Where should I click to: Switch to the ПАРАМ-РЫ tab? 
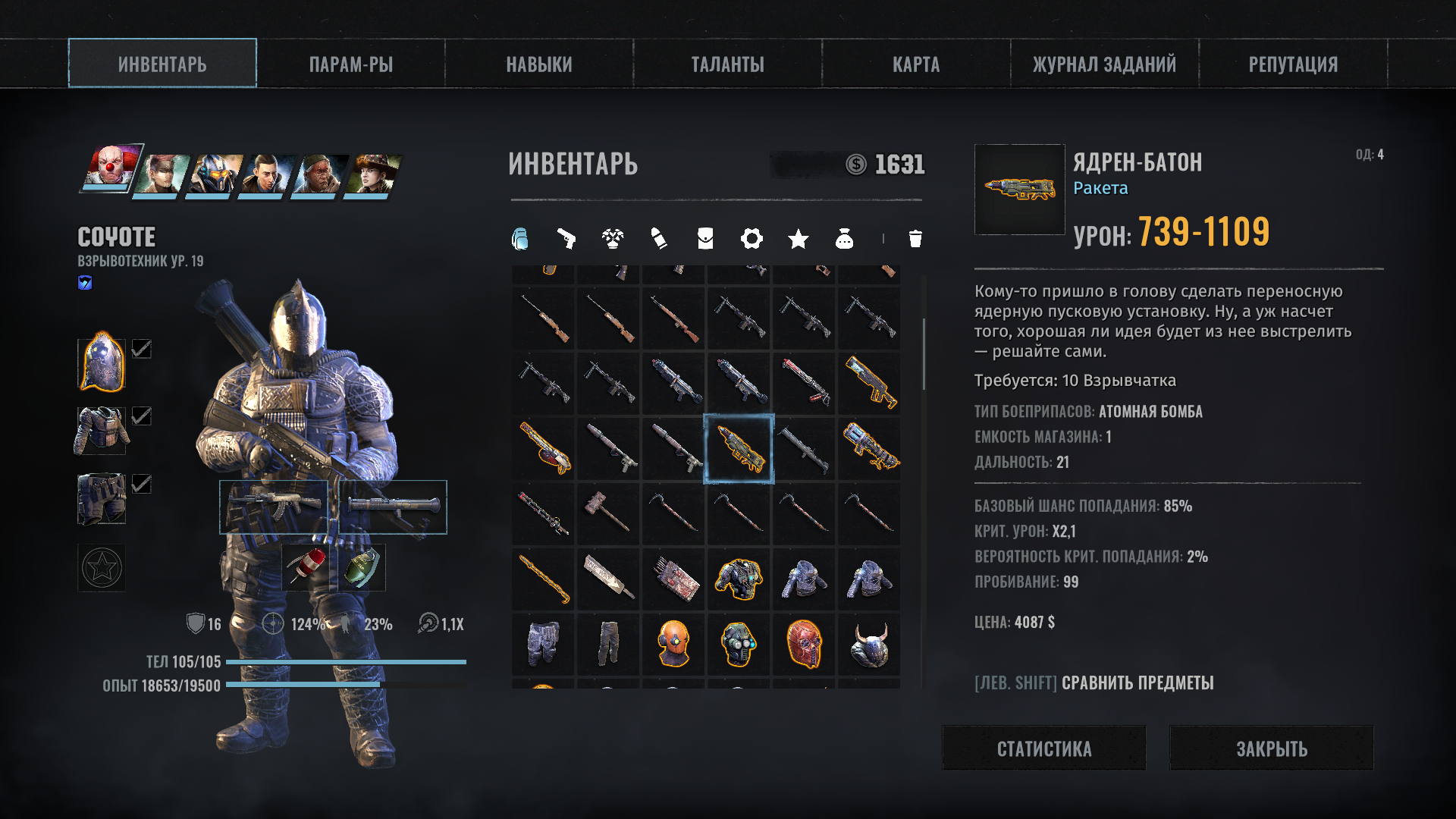point(350,64)
